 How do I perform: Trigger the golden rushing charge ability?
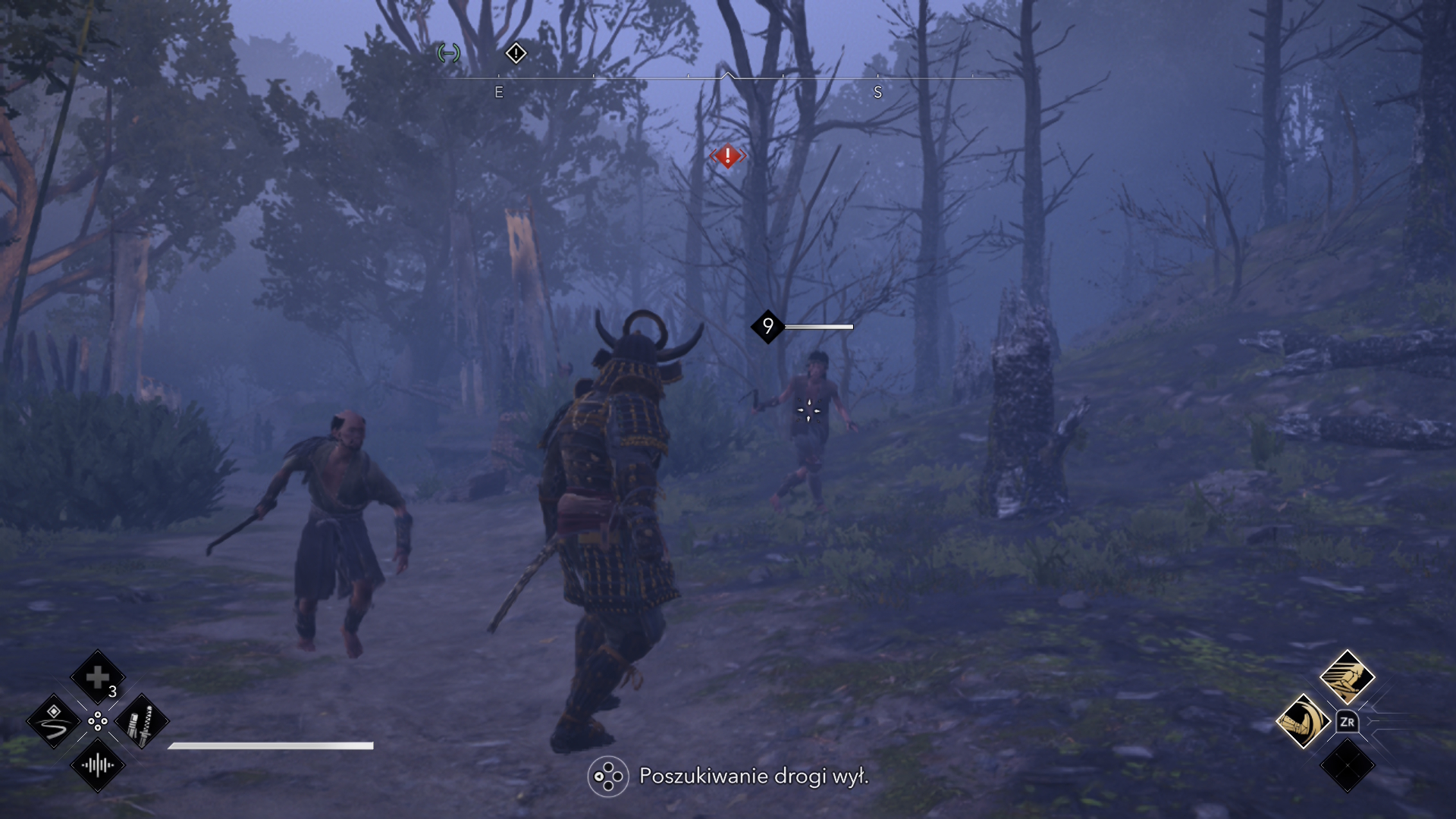(x=1347, y=677)
